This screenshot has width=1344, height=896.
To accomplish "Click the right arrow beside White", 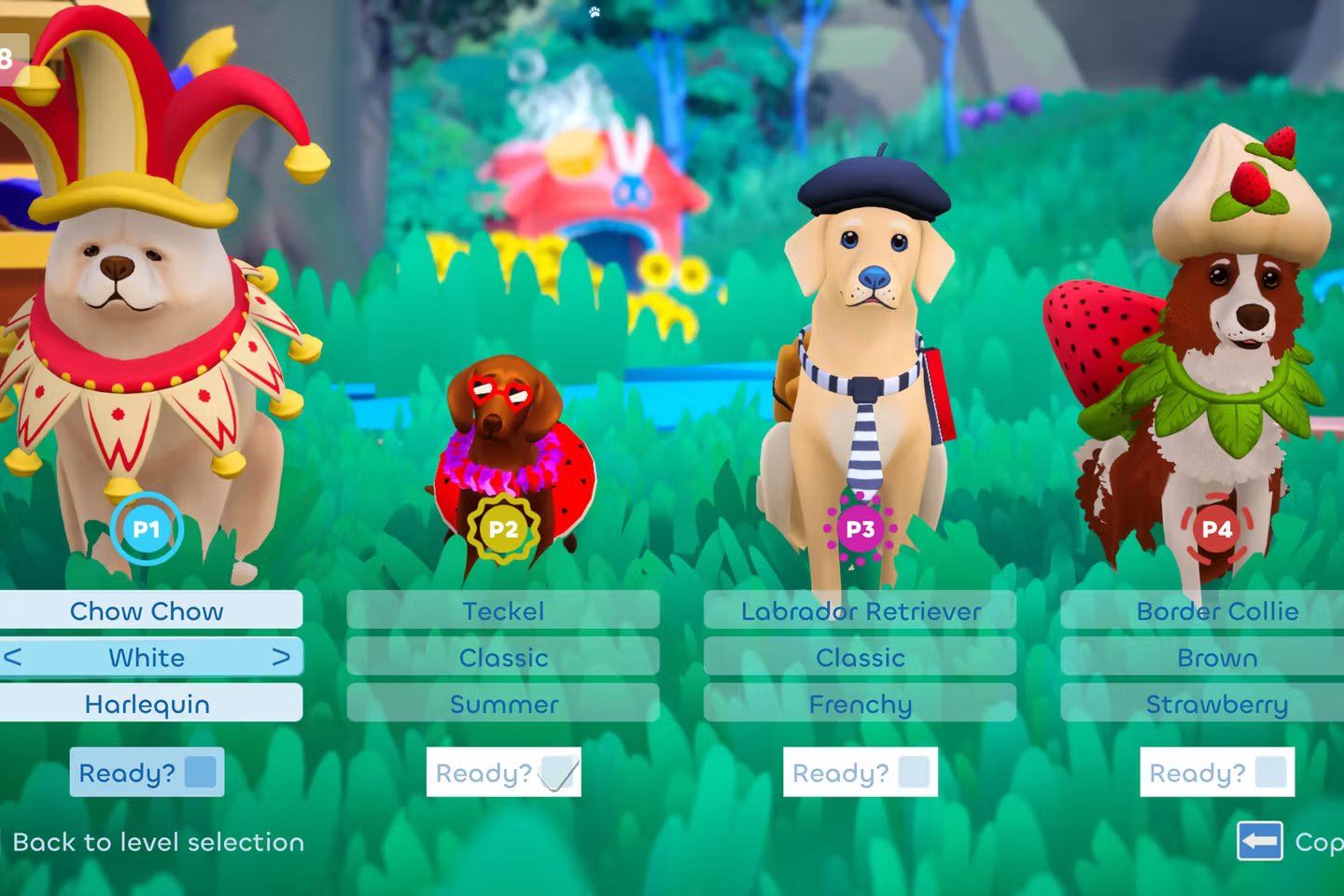I will click(281, 657).
